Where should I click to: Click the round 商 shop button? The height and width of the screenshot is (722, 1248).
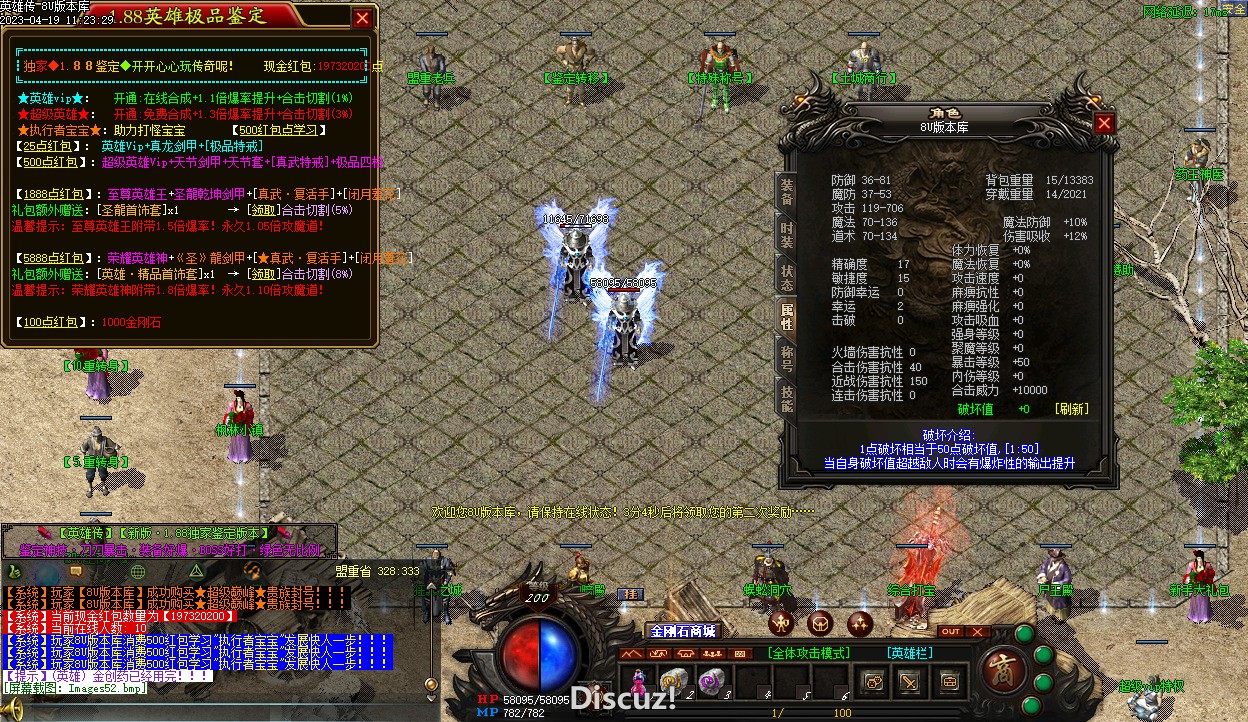[x=998, y=667]
